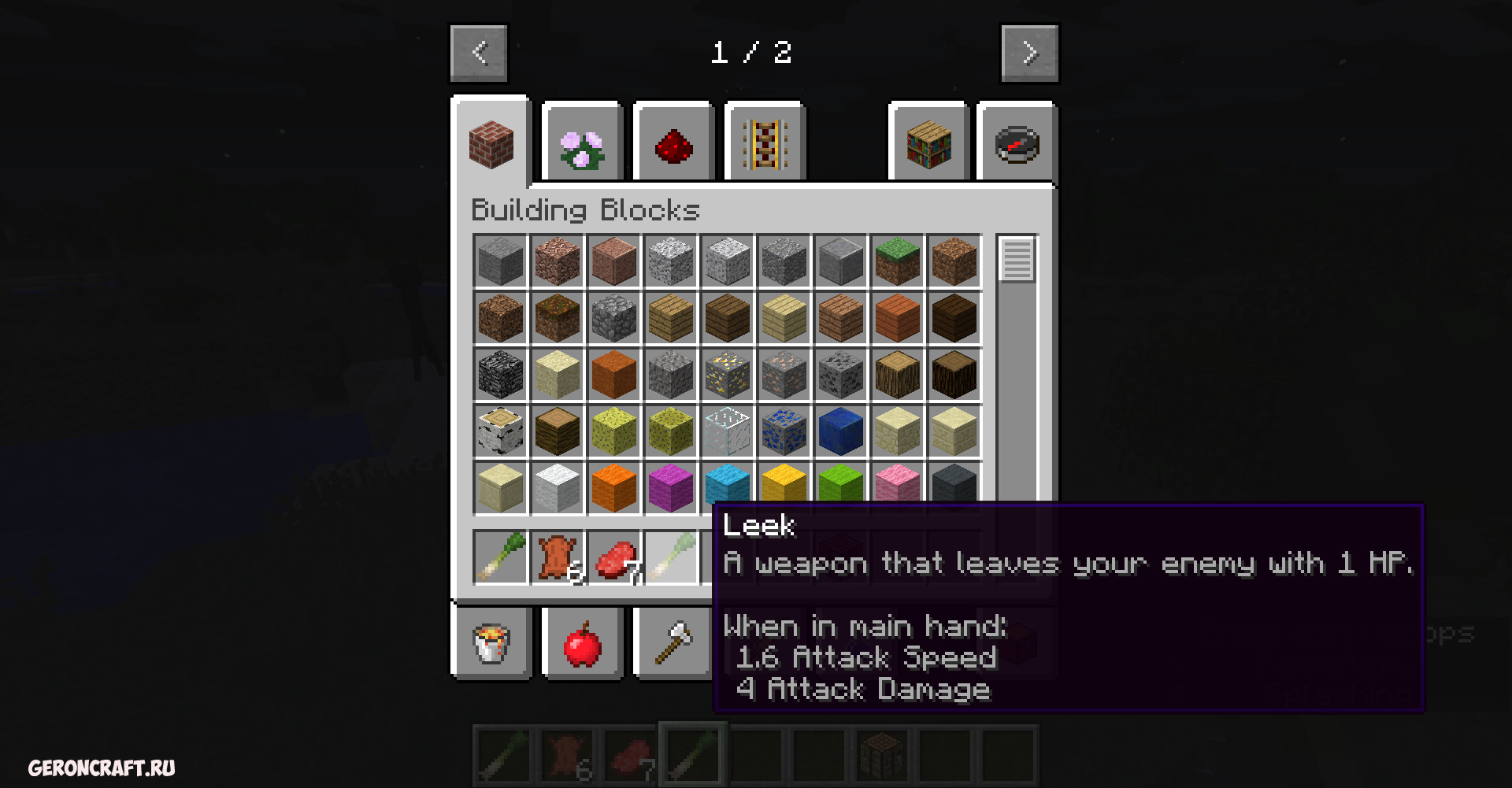
Task: Go to the previous creative tab page
Action: 479,54
